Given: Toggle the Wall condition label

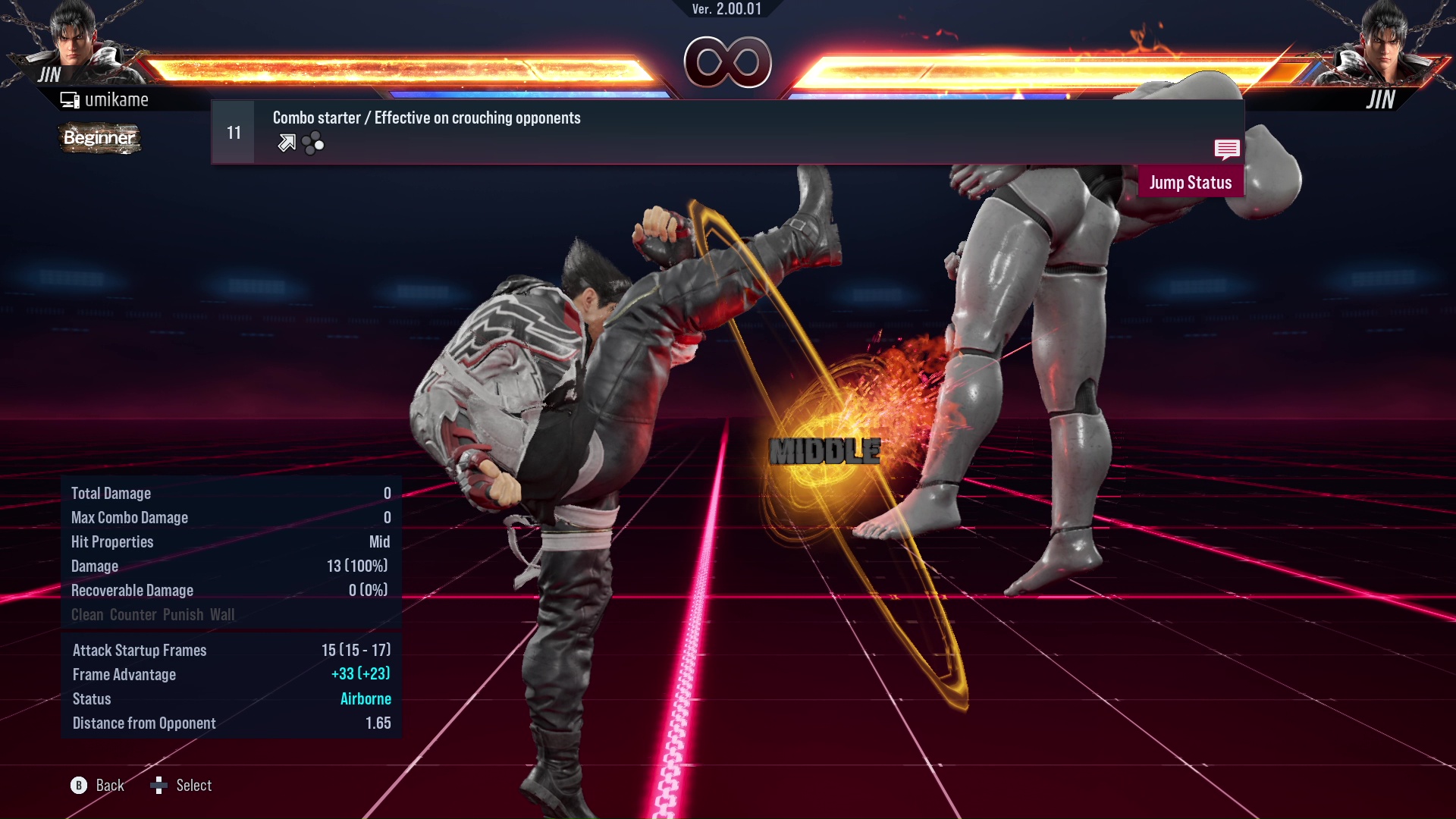Looking at the screenshot, I should 223,614.
